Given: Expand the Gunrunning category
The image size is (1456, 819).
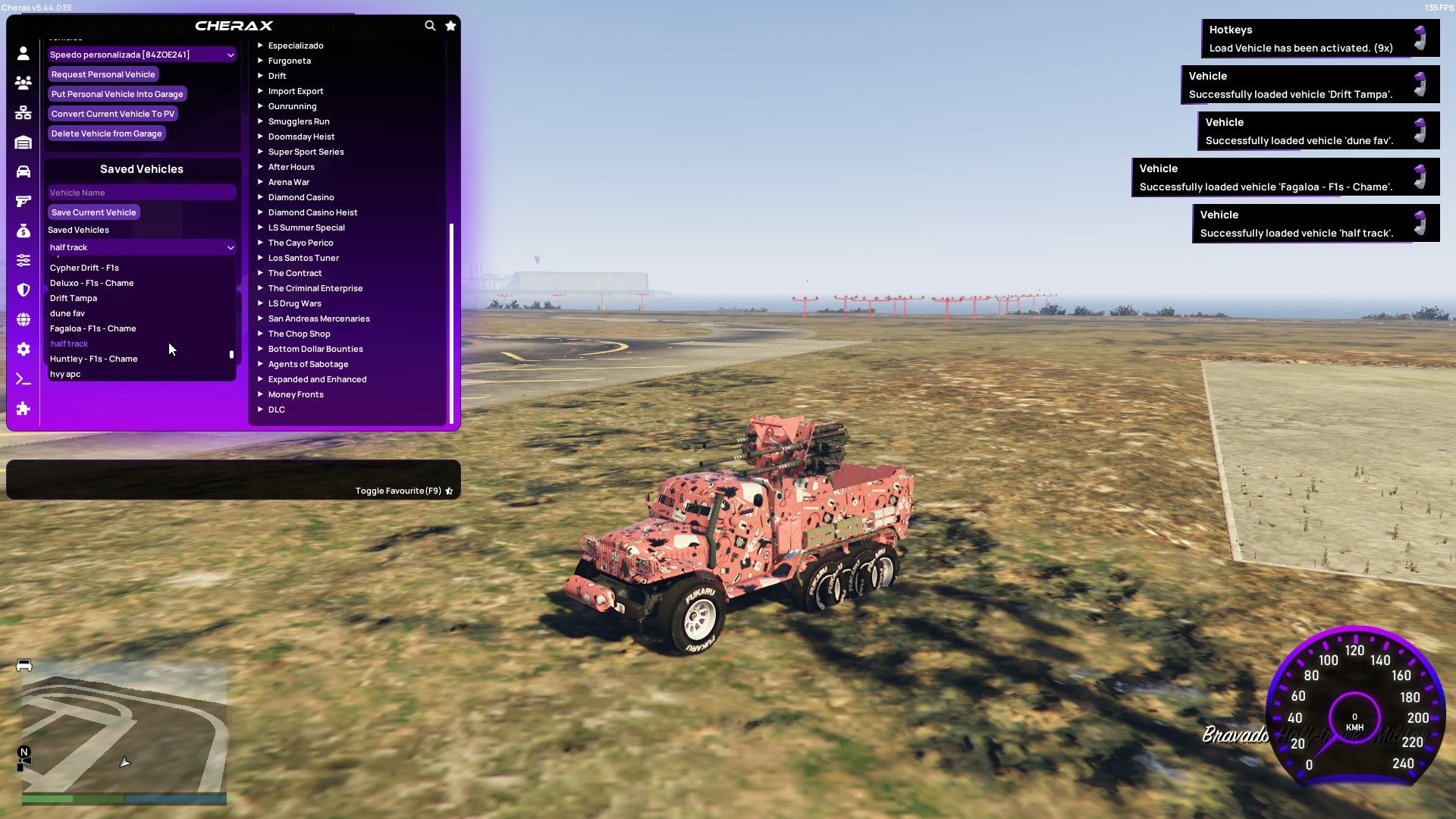Looking at the screenshot, I should click(293, 106).
